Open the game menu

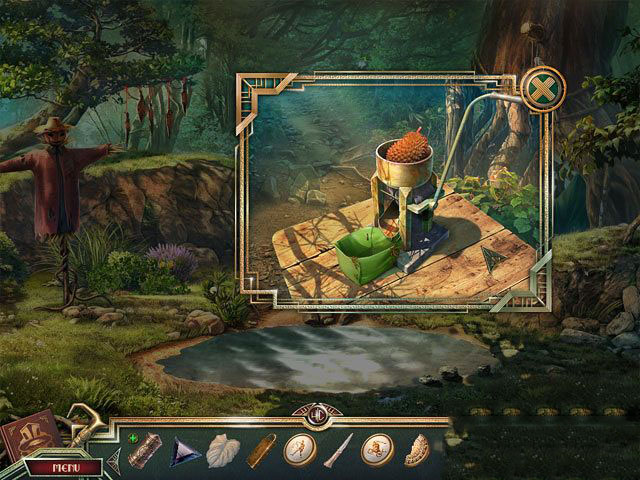65,466
